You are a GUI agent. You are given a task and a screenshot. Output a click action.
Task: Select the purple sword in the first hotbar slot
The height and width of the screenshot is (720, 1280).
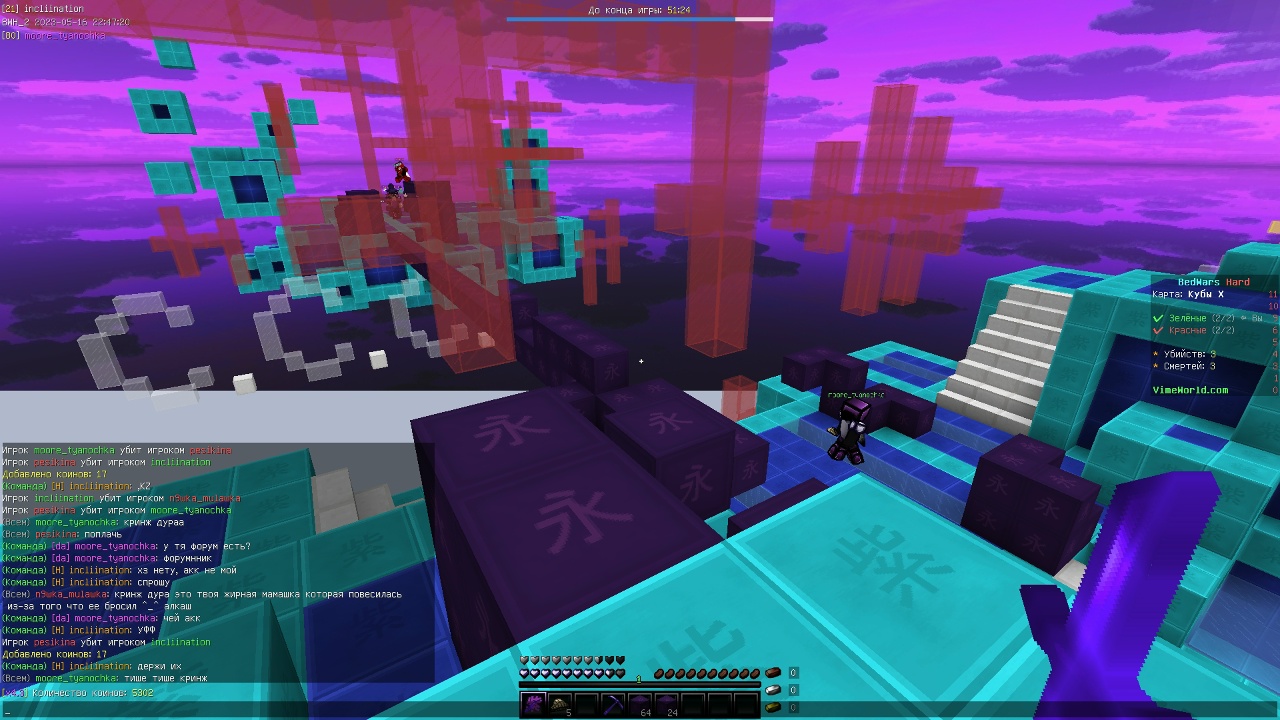pos(534,704)
